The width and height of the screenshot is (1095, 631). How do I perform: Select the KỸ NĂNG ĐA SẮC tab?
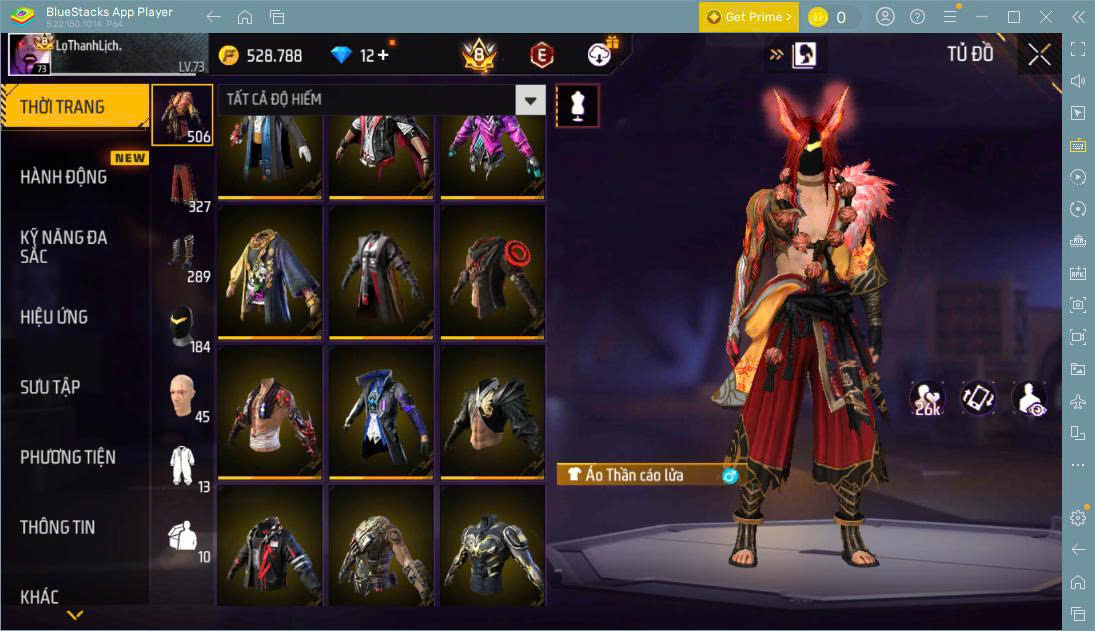[64, 247]
